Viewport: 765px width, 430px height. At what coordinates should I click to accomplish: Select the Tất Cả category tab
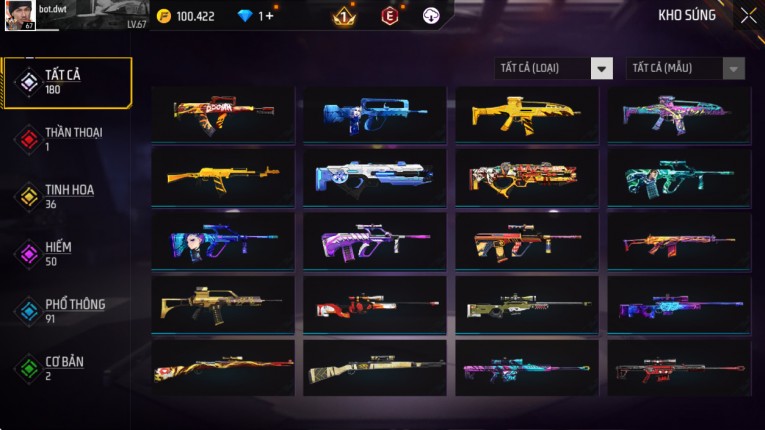click(x=67, y=82)
